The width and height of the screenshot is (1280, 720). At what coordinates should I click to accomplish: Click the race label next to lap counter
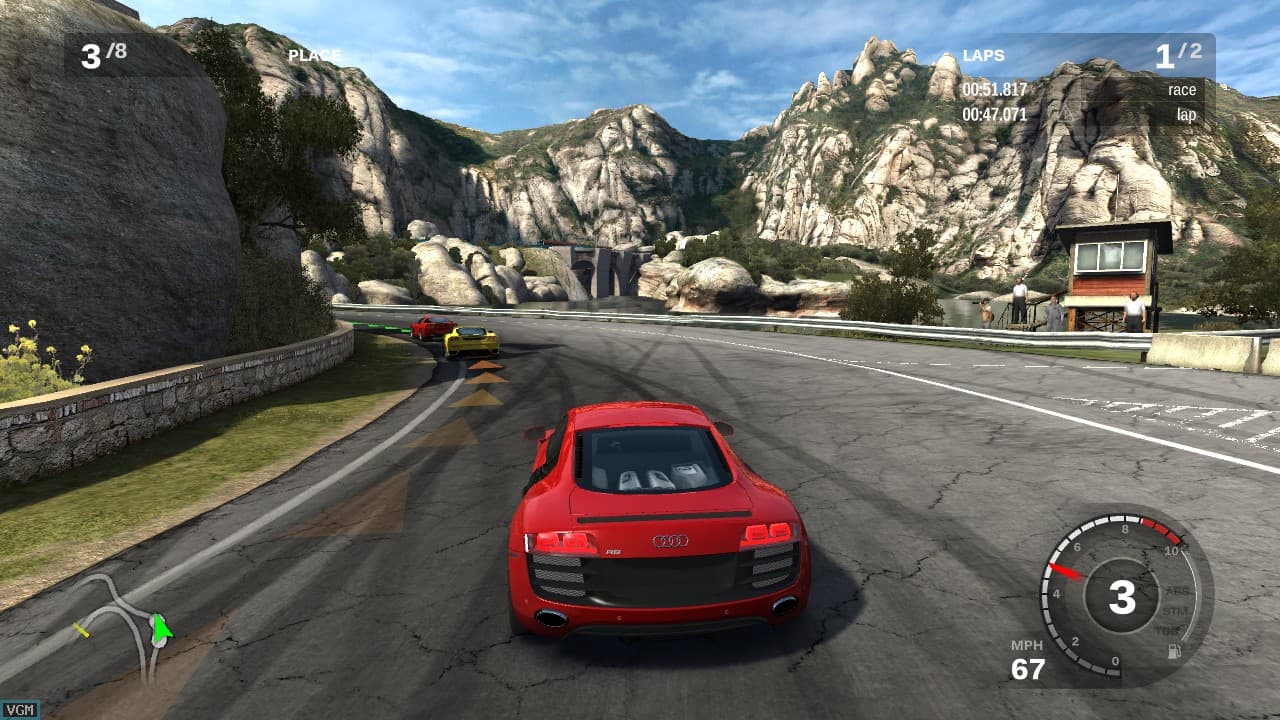(x=1183, y=89)
